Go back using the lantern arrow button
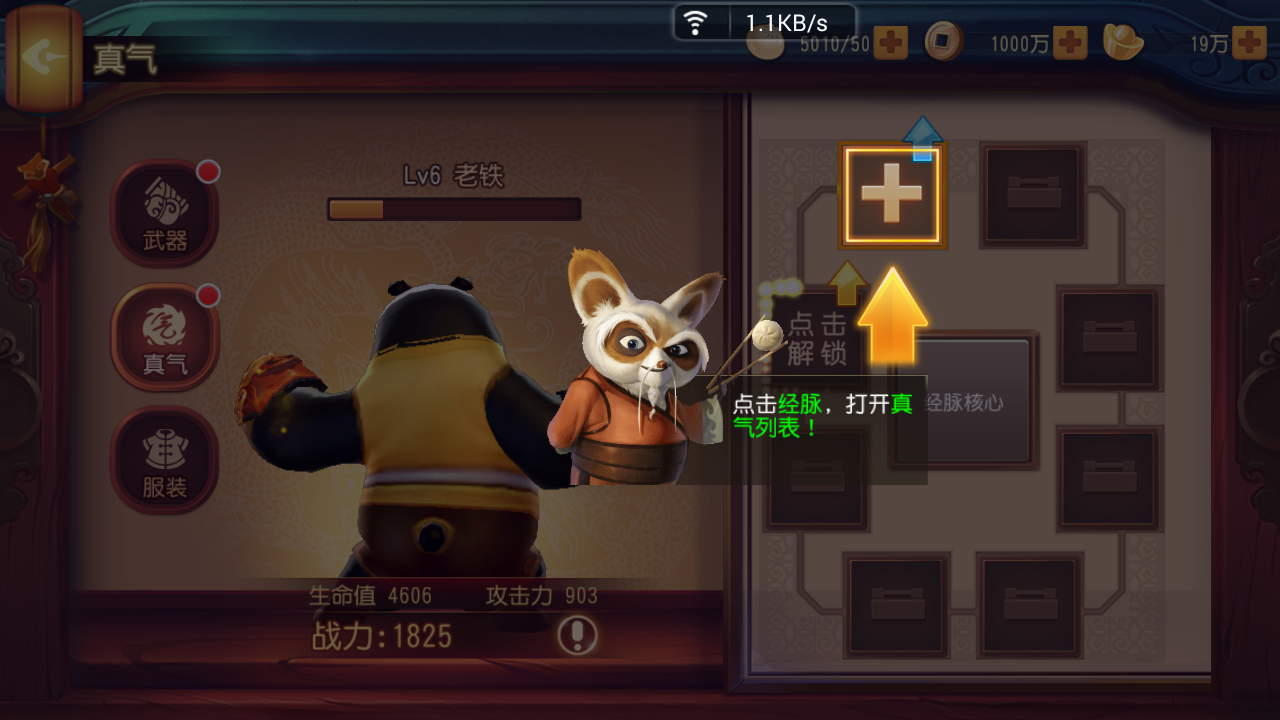1280x720 pixels. tap(42, 57)
